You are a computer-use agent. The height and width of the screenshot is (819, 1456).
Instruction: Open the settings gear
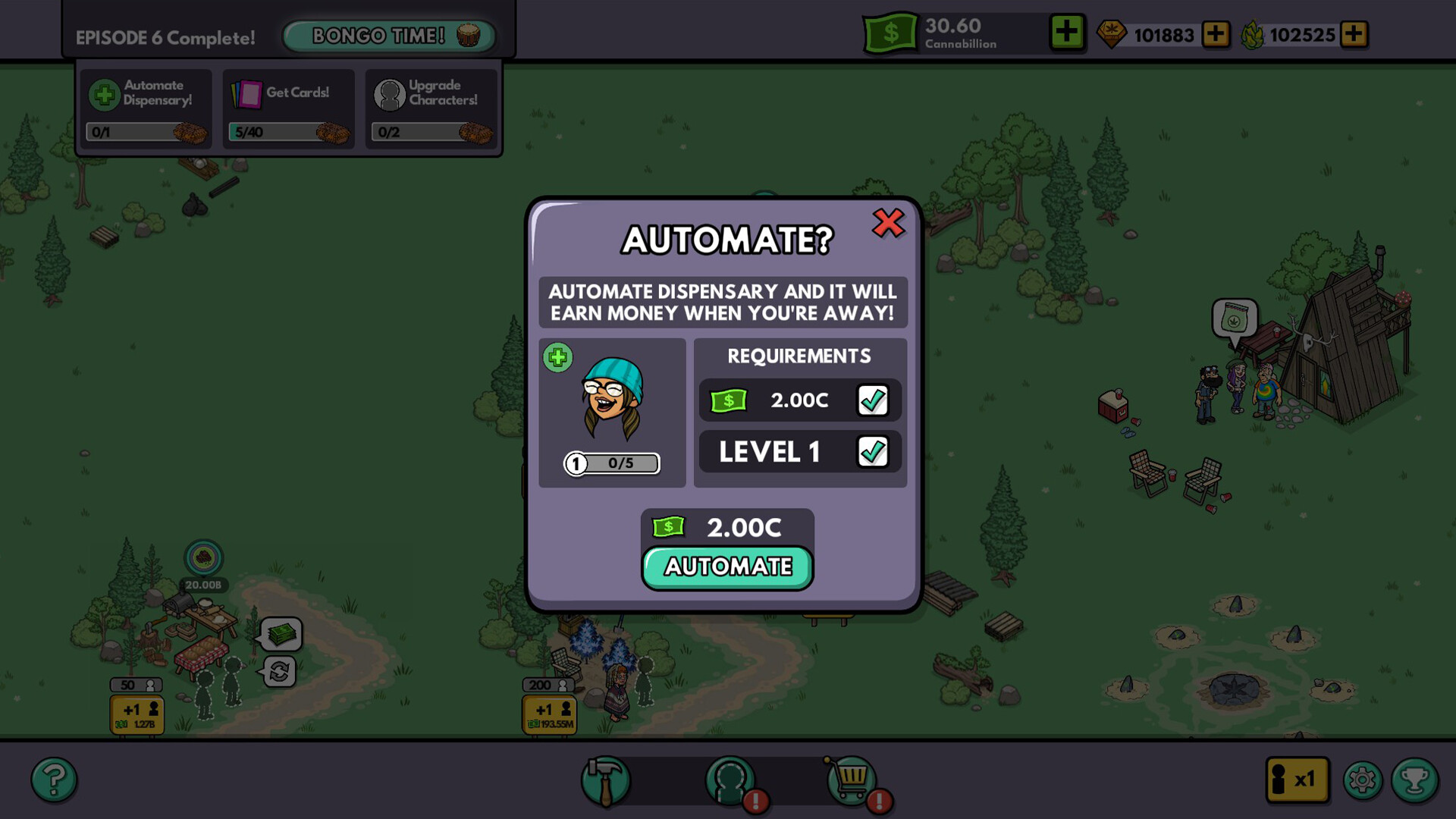click(1363, 778)
